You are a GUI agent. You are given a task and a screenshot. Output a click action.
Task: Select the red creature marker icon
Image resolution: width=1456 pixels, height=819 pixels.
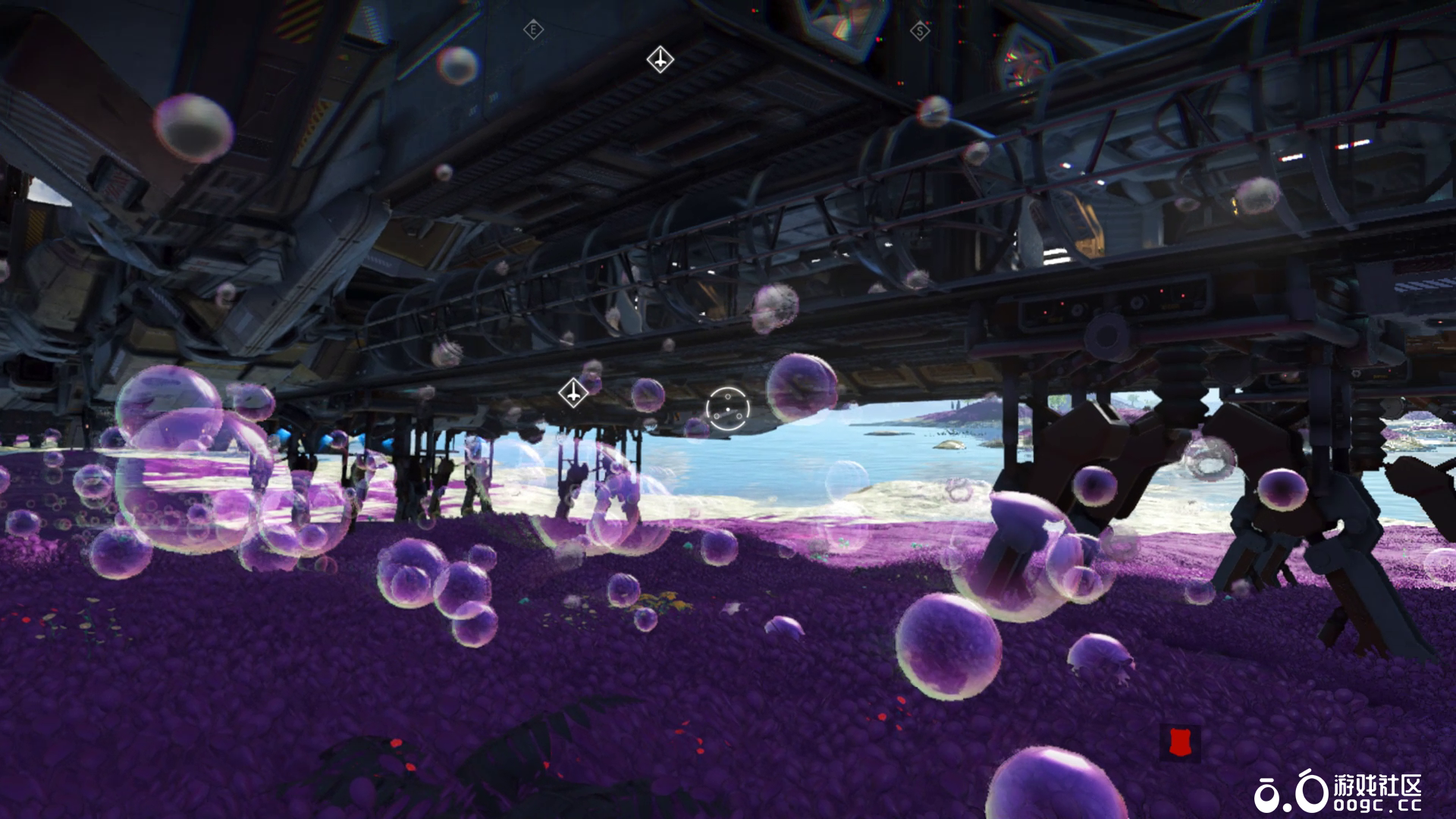point(1179,743)
